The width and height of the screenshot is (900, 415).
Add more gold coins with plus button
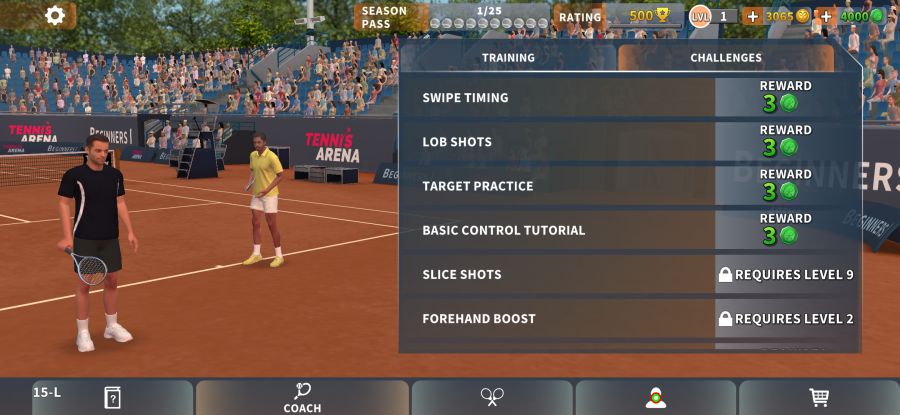(752, 16)
